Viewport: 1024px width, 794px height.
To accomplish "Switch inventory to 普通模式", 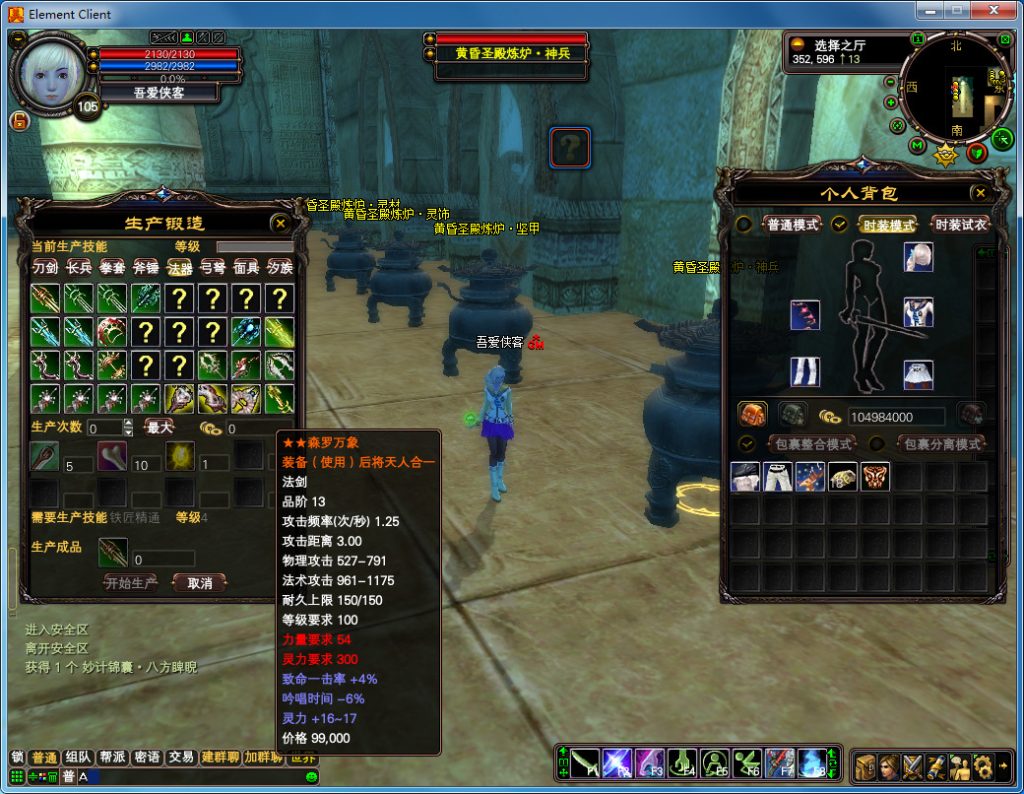I will tap(792, 224).
